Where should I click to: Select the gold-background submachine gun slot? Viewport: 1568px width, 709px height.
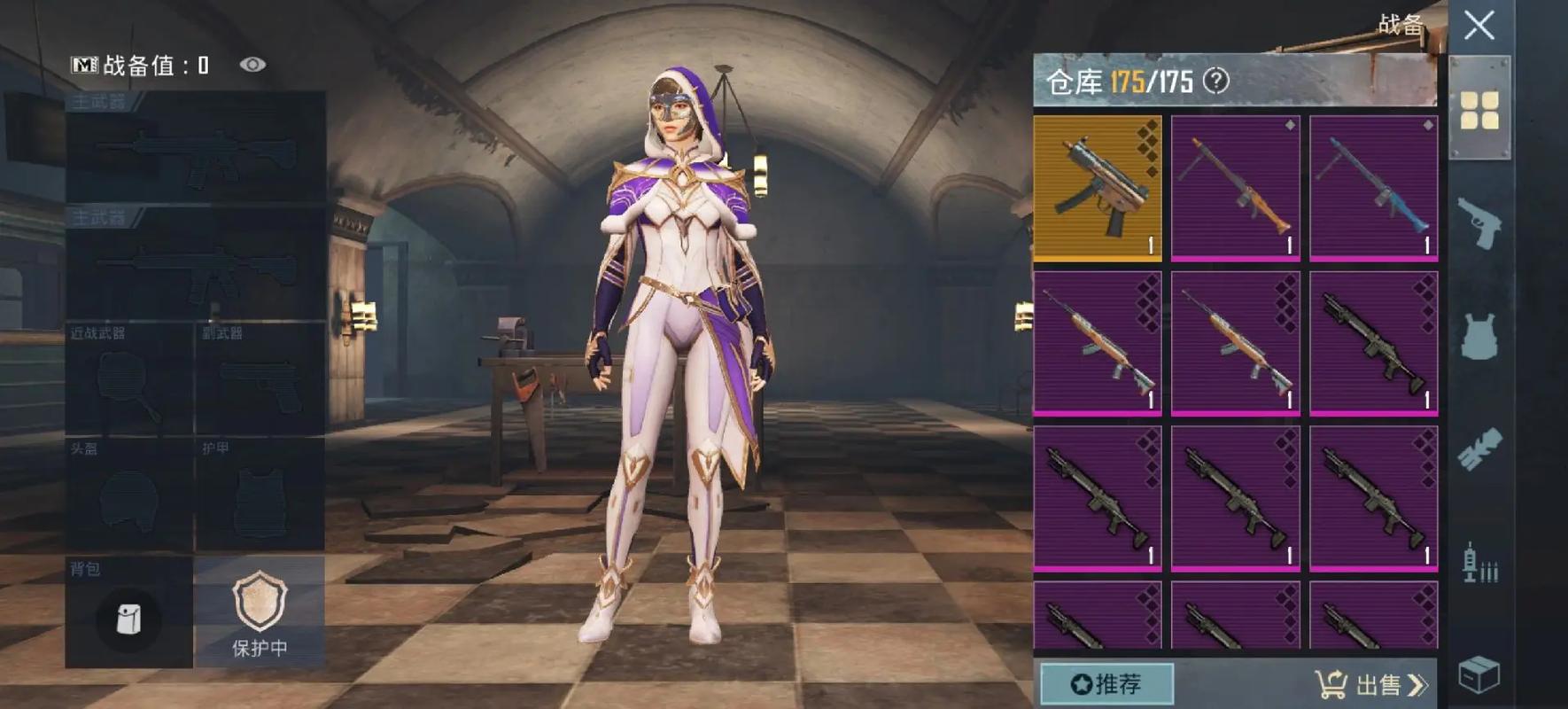click(x=1098, y=187)
